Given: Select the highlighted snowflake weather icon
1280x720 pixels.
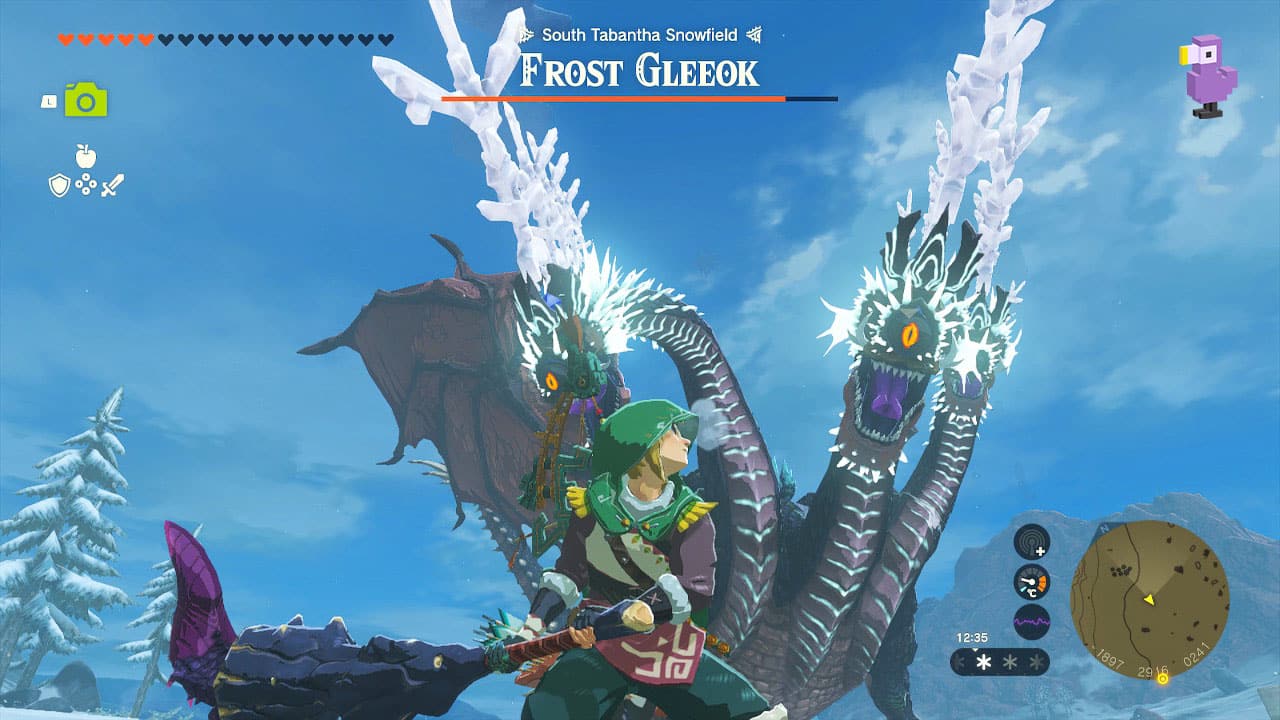Looking at the screenshot, I should (983, 661).
